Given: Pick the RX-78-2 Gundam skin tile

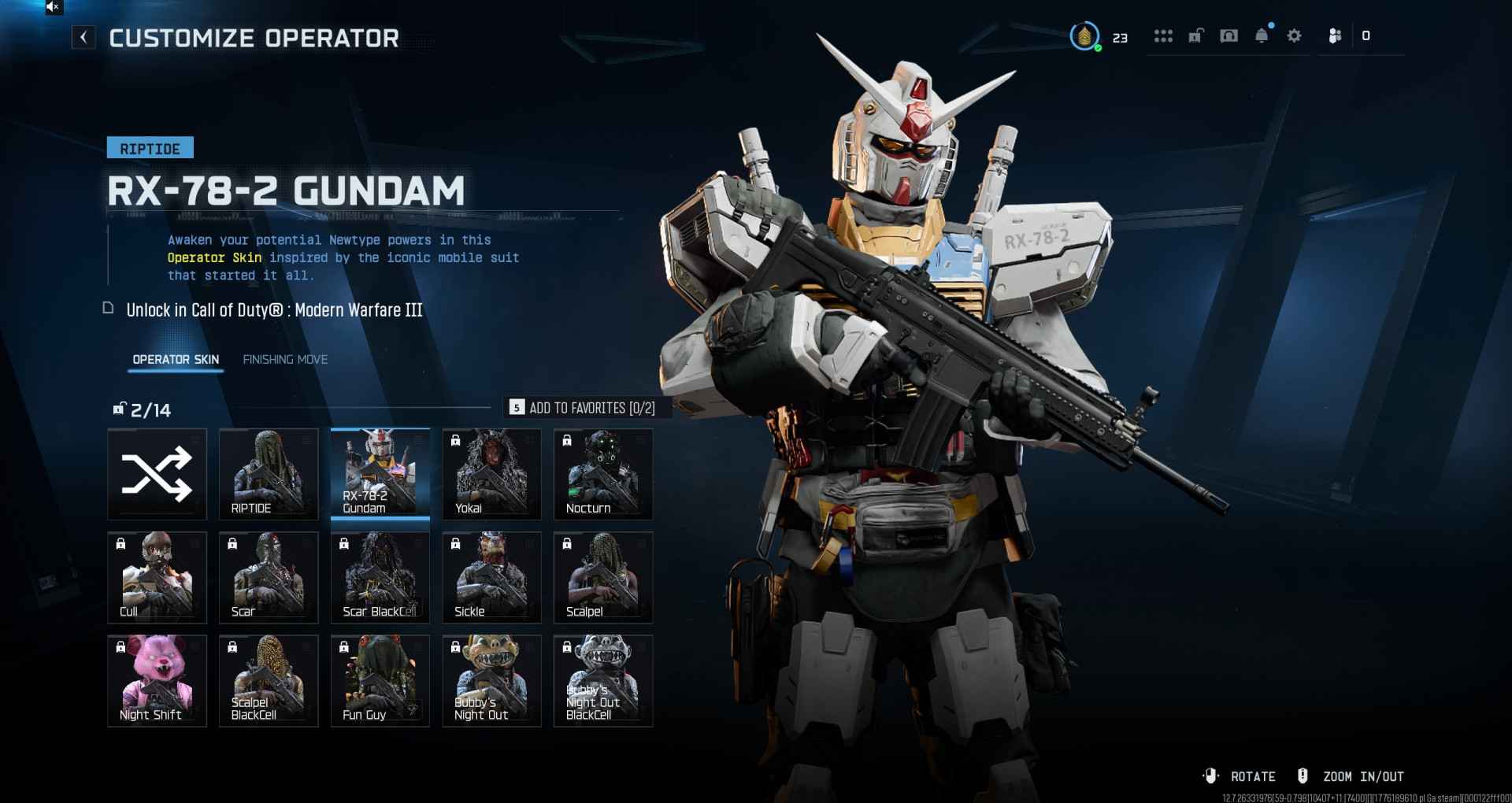Looking at the screenshot, I should 380,474.
